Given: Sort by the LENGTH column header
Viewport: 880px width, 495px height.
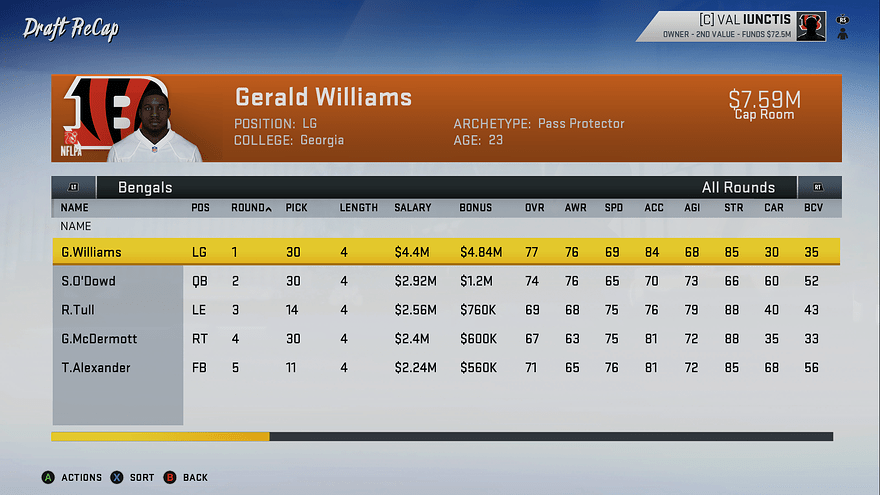Looking at the screenshot, I should tap(358, 208).
